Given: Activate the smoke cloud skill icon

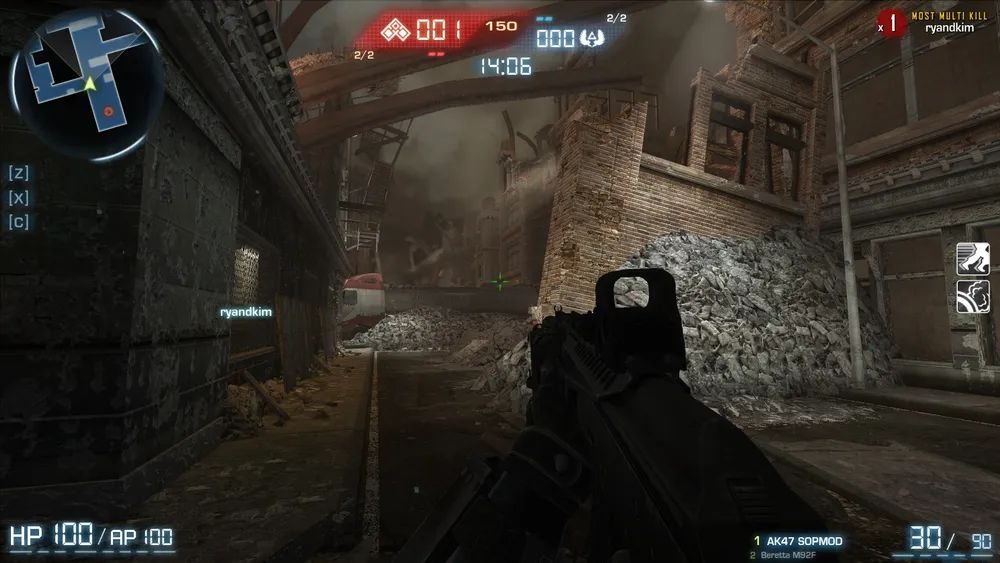Looking at the screenshot, I should [x=972, y=296].
